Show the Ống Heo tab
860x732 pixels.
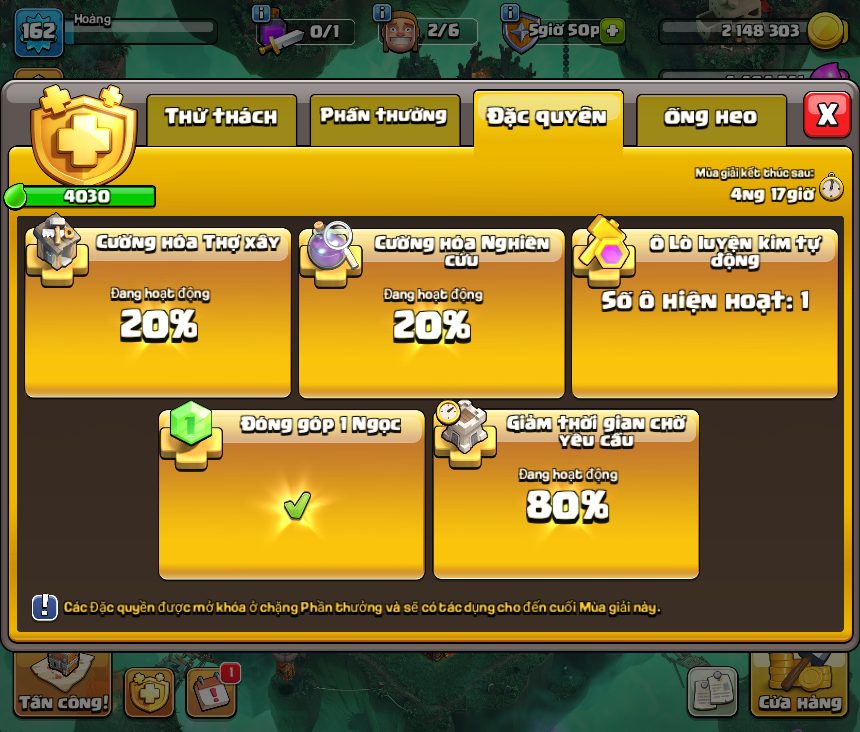click(x=710, y=118)
